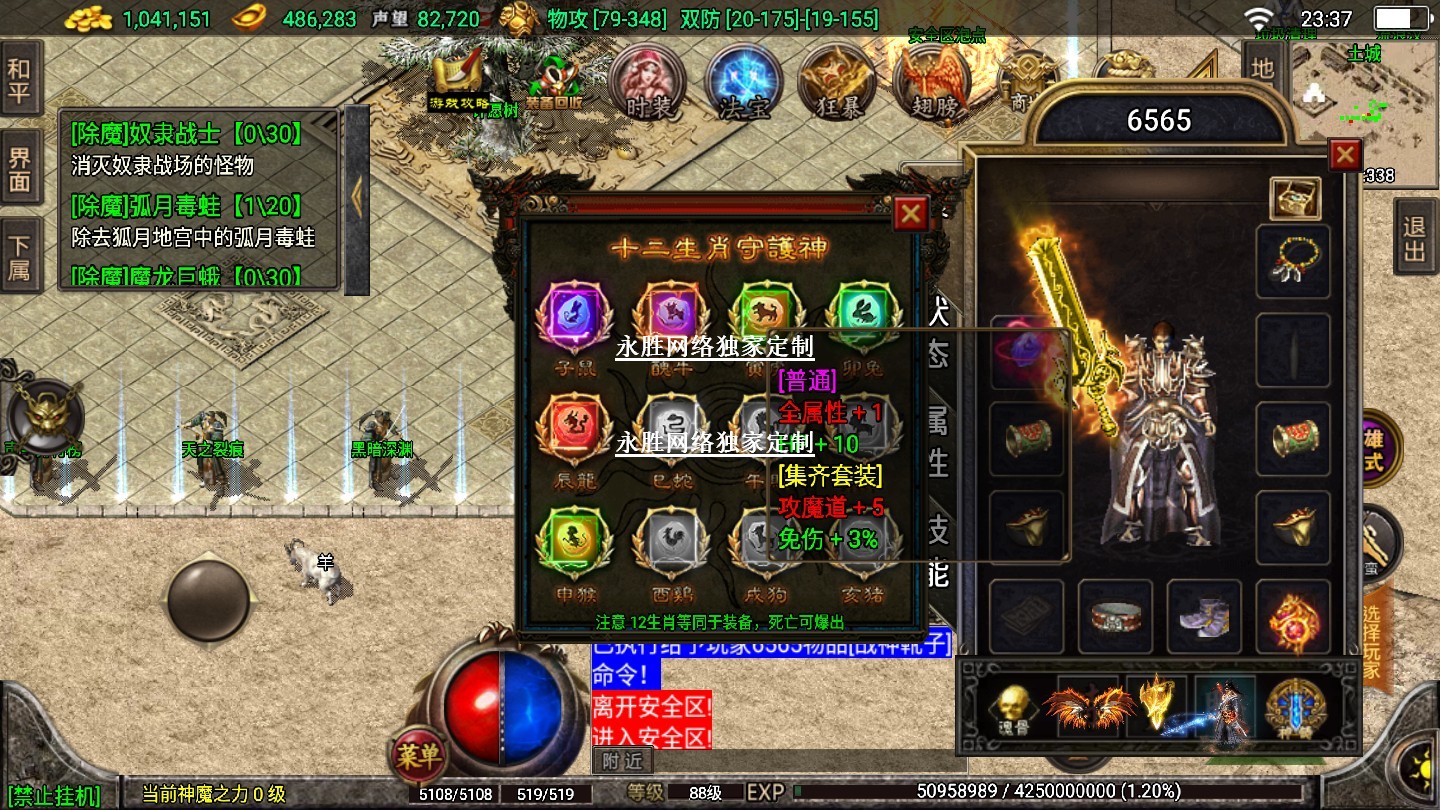This screenshot has width=1440, height=810.
Task: Select the 奴隶战士 quest entry
Action: [186, 147]
